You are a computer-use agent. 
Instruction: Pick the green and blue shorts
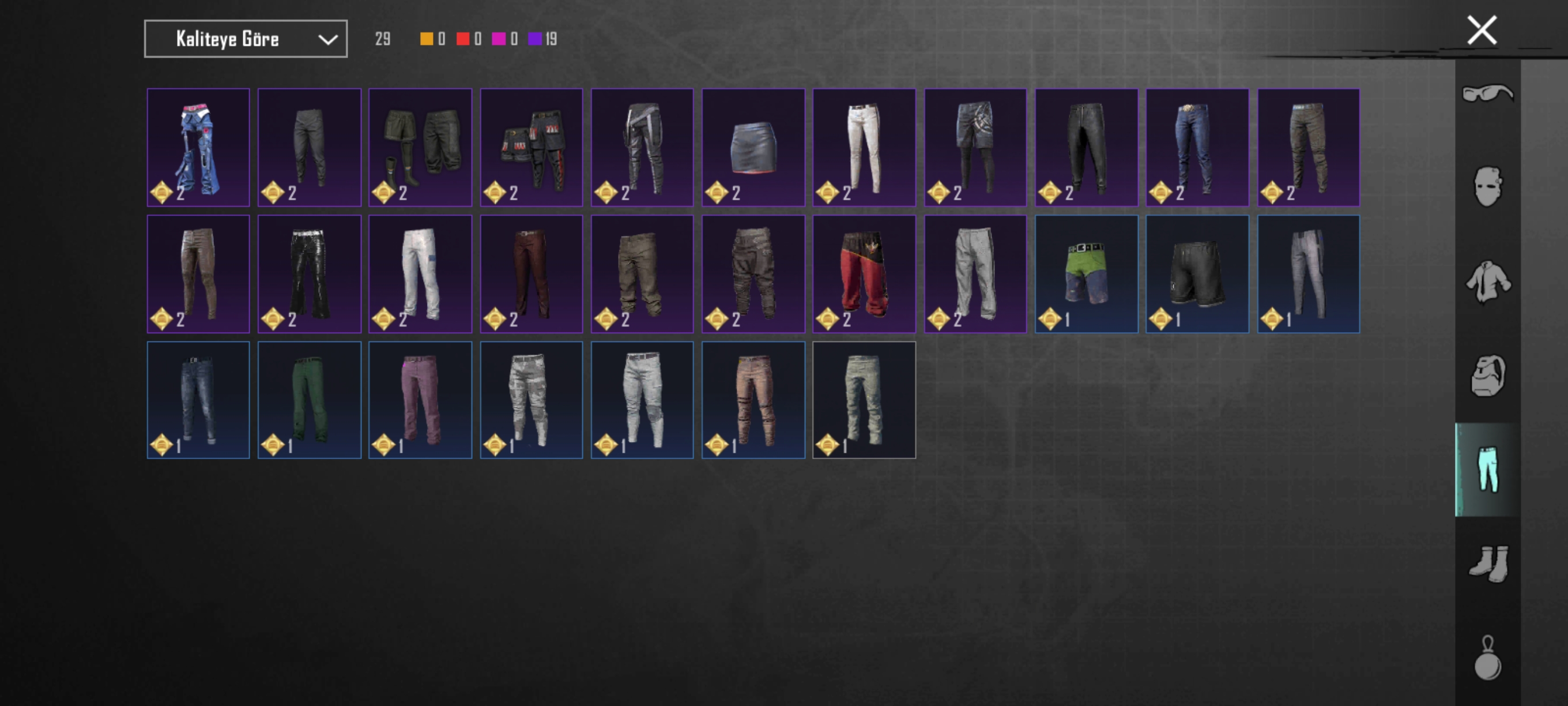click(x=1086, y=273)
